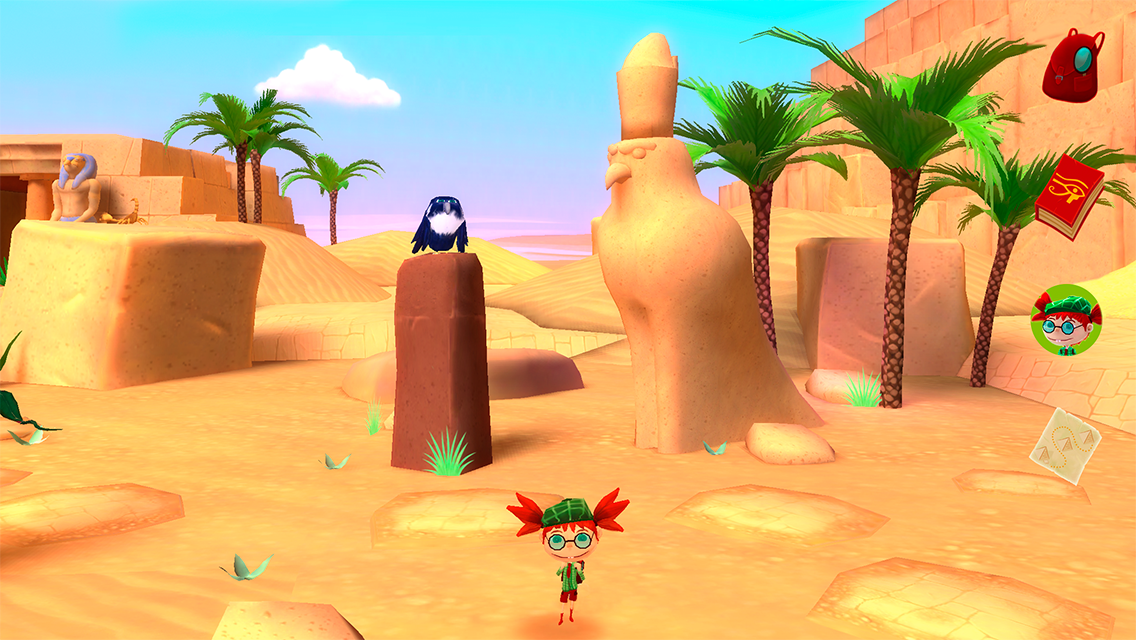Select the red-haired girl character portrait
This screenshot has height=640, width=1136.
pos(1066,320)
